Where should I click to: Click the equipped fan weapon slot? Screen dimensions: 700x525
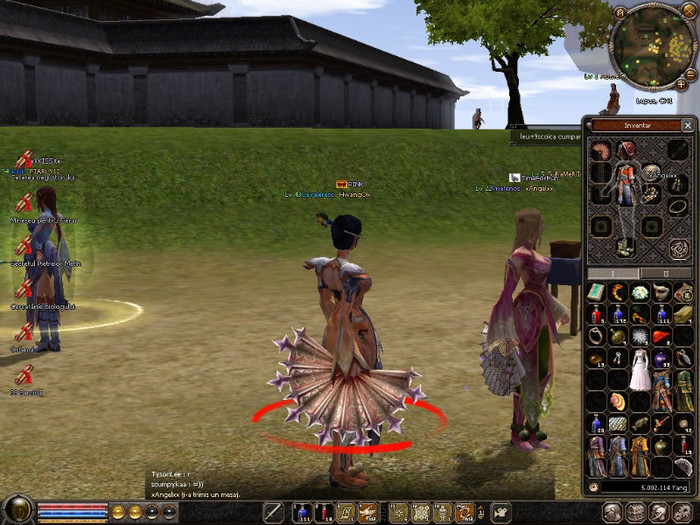(x=600, y=152)
